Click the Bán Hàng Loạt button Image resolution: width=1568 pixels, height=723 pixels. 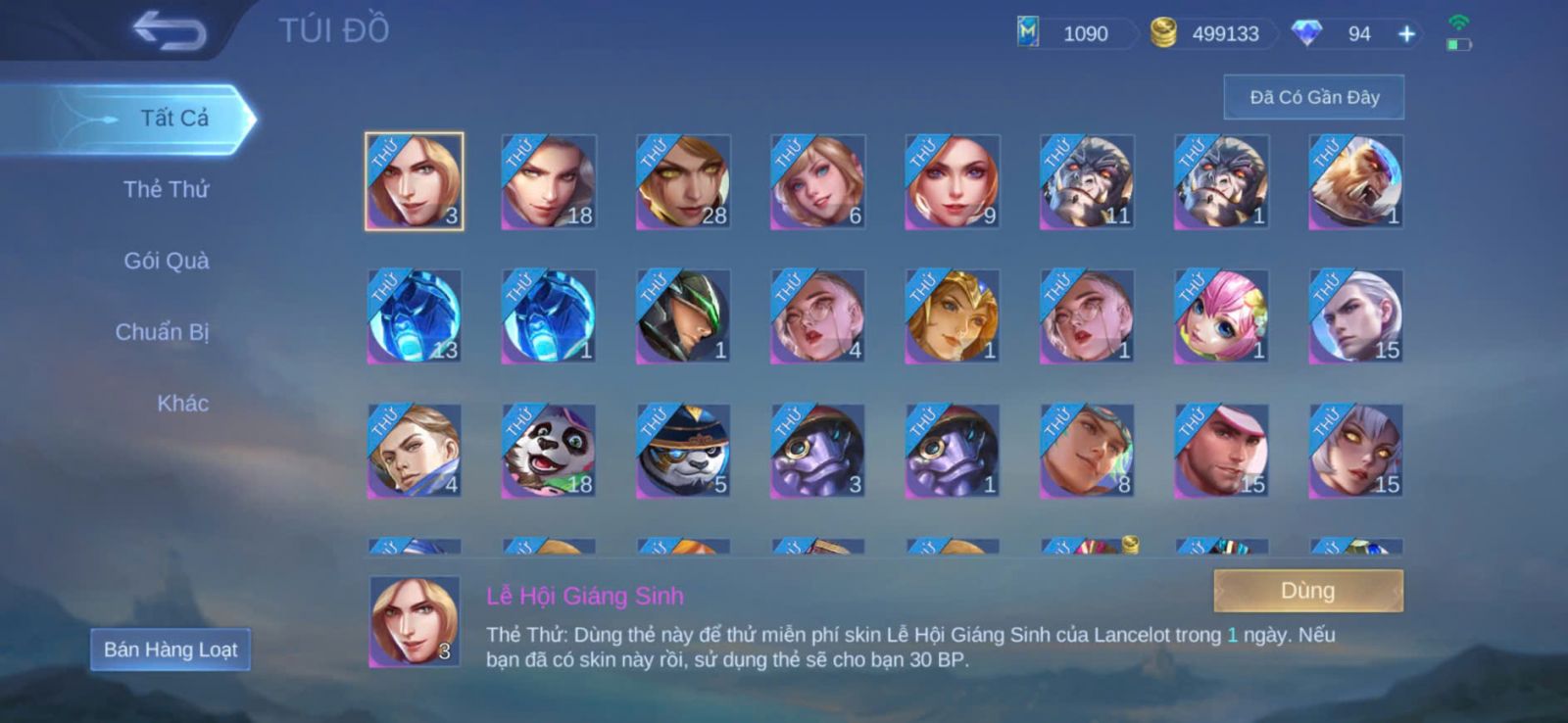tap(171, 650)
